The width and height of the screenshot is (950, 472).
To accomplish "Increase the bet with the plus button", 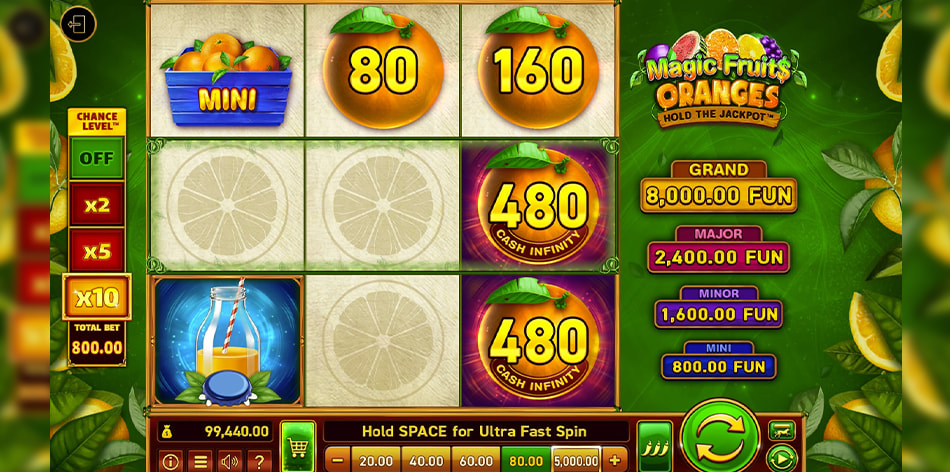I will [x=614, y=460].
